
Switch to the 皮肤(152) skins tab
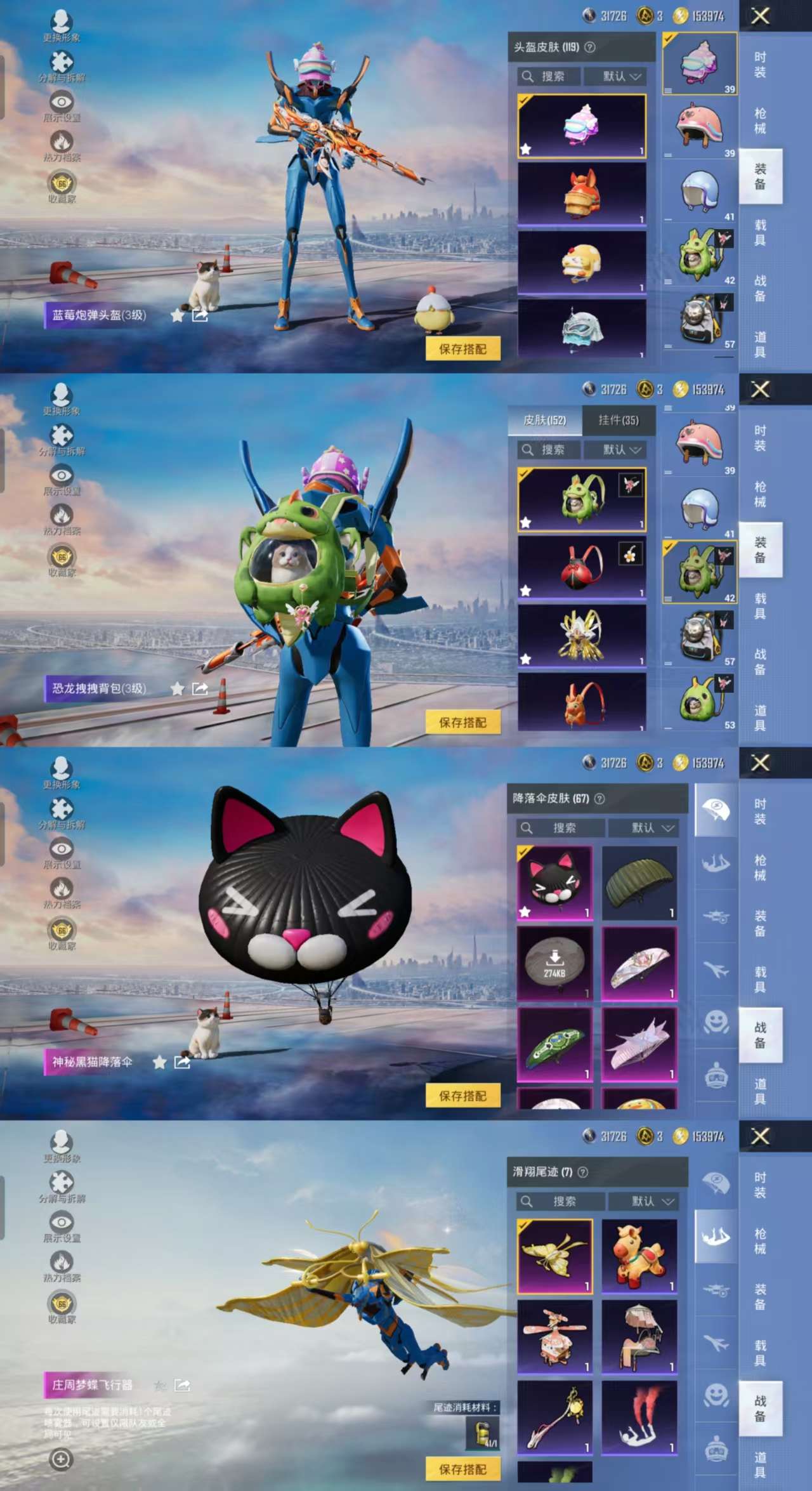click(544, 420)
